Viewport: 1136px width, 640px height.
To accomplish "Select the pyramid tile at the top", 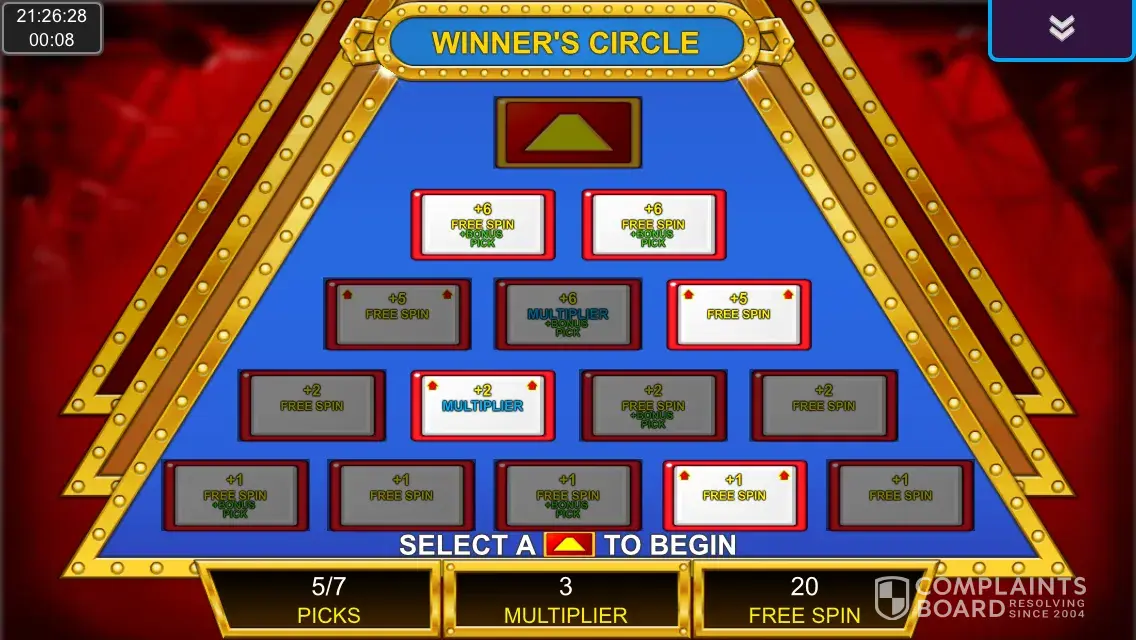I will point(568,132).
